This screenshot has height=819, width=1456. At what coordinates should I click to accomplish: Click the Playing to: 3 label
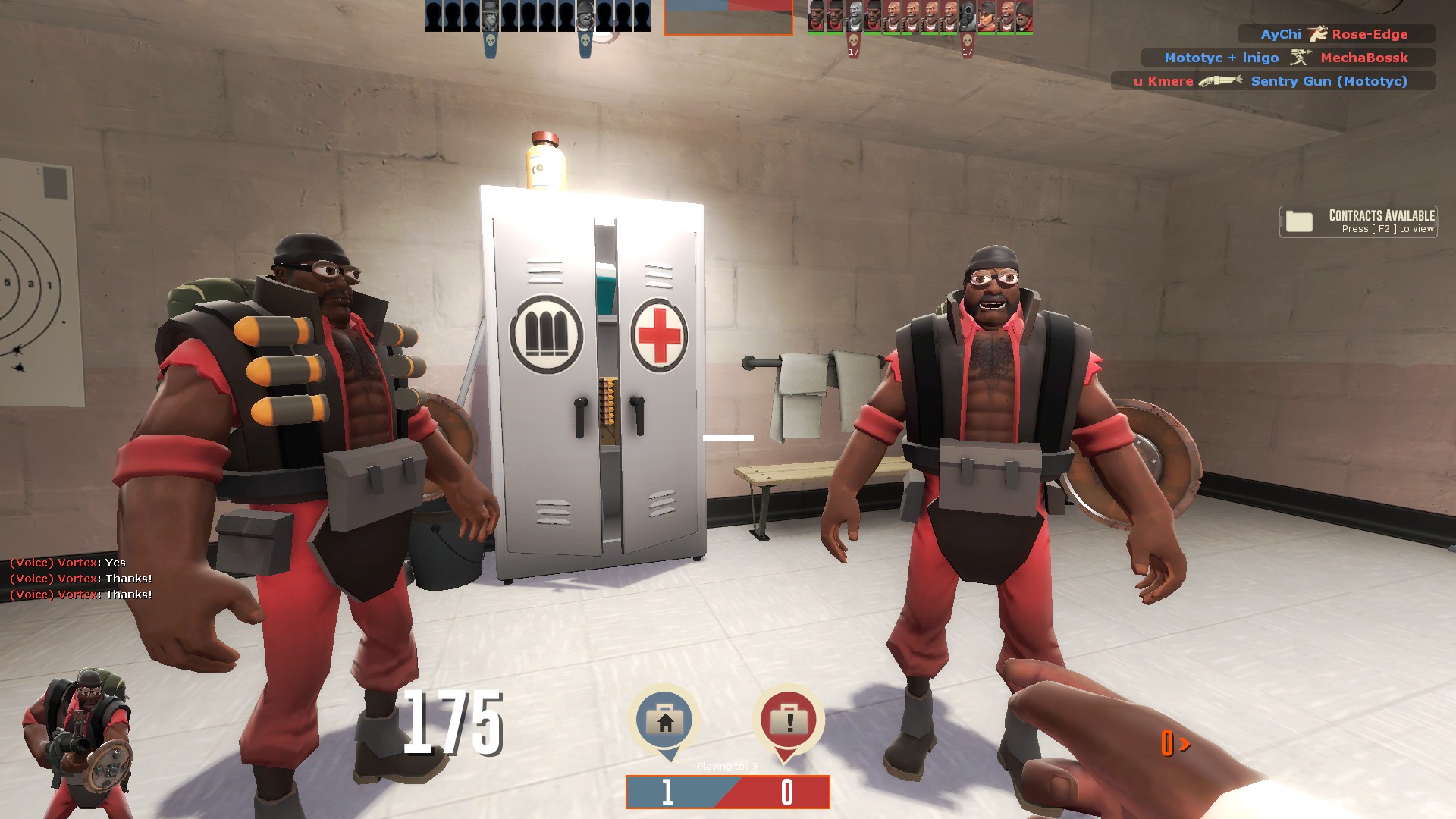[x=726, y=765]
